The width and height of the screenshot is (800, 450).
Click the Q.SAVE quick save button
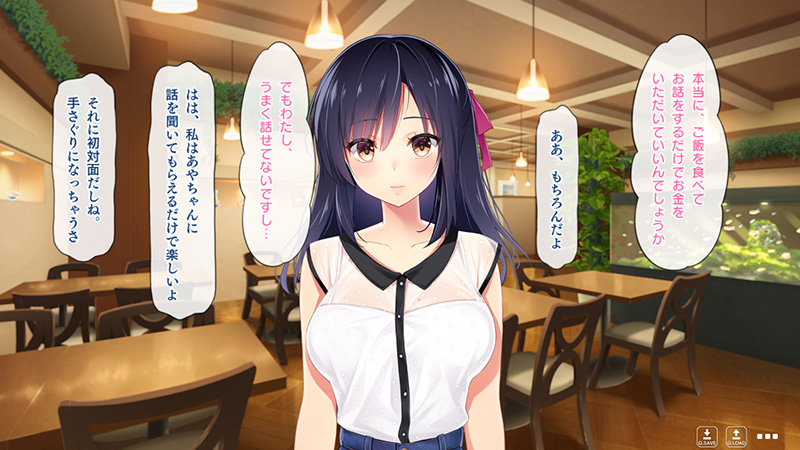click(x=707, y=436)
